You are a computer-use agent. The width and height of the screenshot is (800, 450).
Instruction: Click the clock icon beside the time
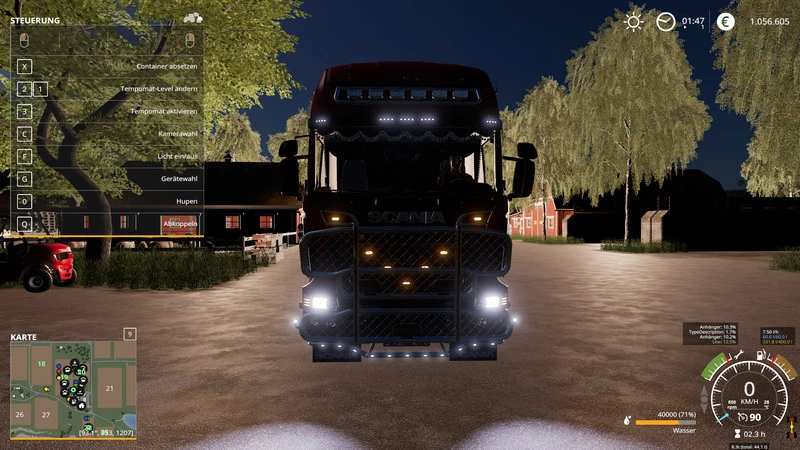(665, 21)
